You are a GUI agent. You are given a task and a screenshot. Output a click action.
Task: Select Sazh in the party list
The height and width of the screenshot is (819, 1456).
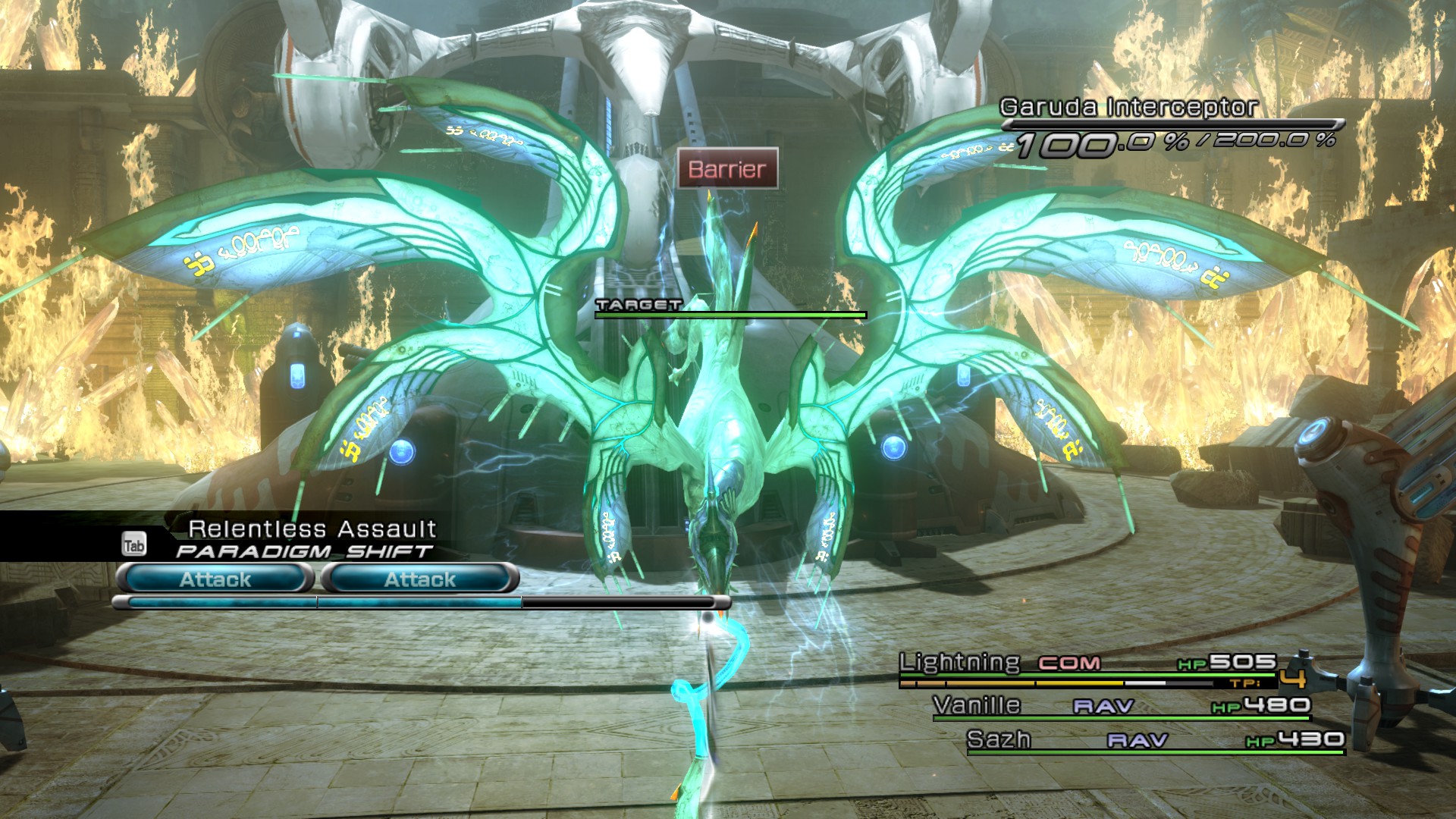coord(999,739)
